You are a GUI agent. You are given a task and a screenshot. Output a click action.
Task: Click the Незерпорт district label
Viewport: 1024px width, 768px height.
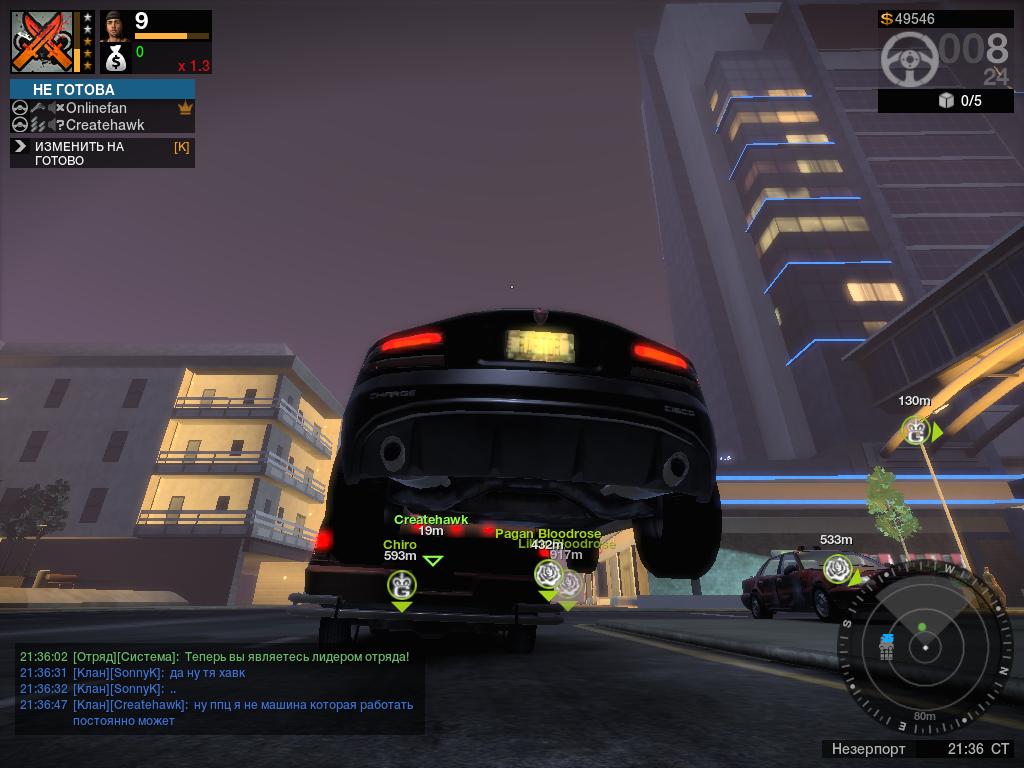tap(868, 749)
